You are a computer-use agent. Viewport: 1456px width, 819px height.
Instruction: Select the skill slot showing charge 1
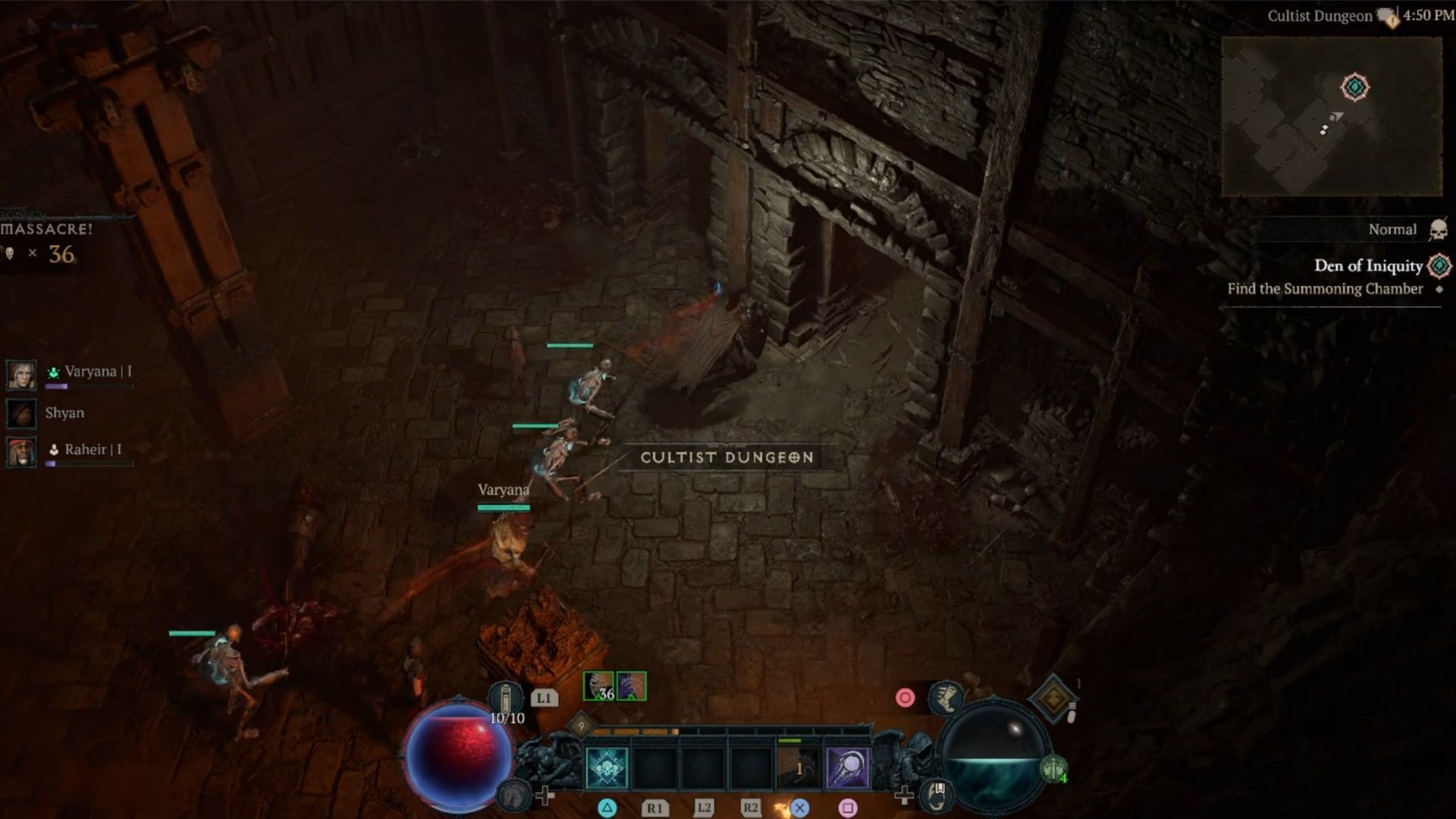[x=799, y=767]
